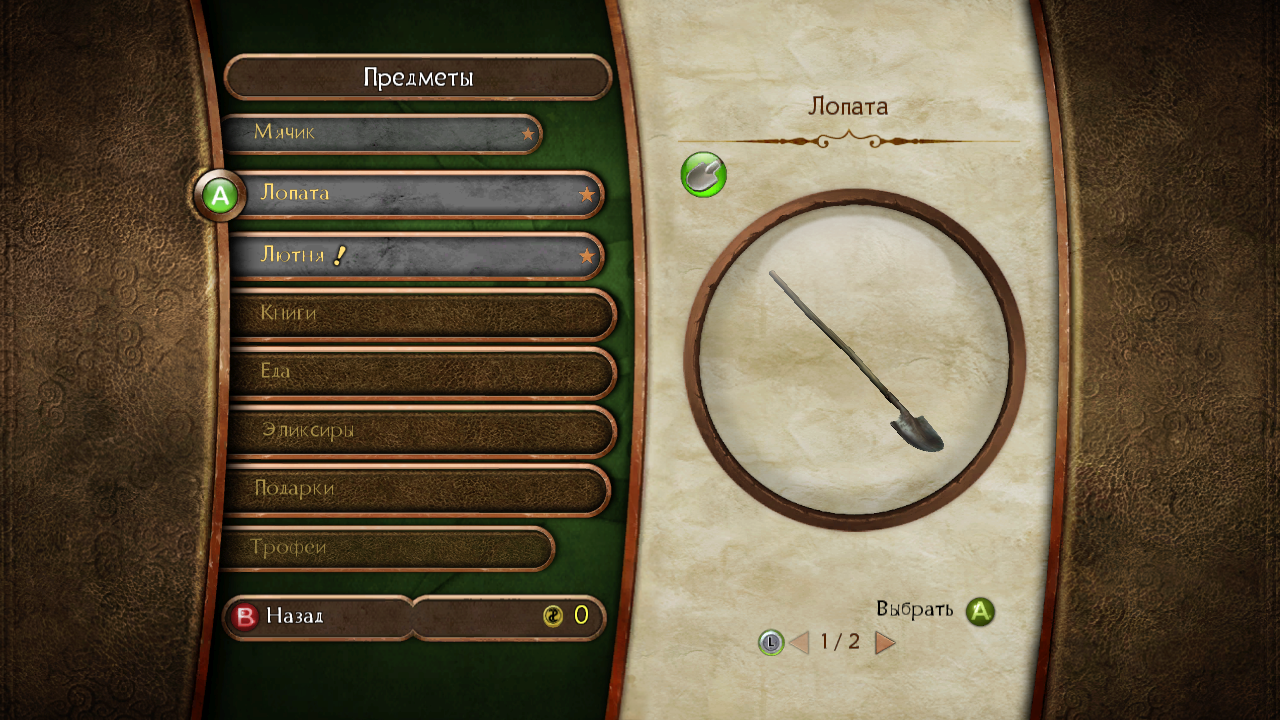Open the Эликсиры category
1280x720 pixels.
pyautogui.click(x=420, y=431)
